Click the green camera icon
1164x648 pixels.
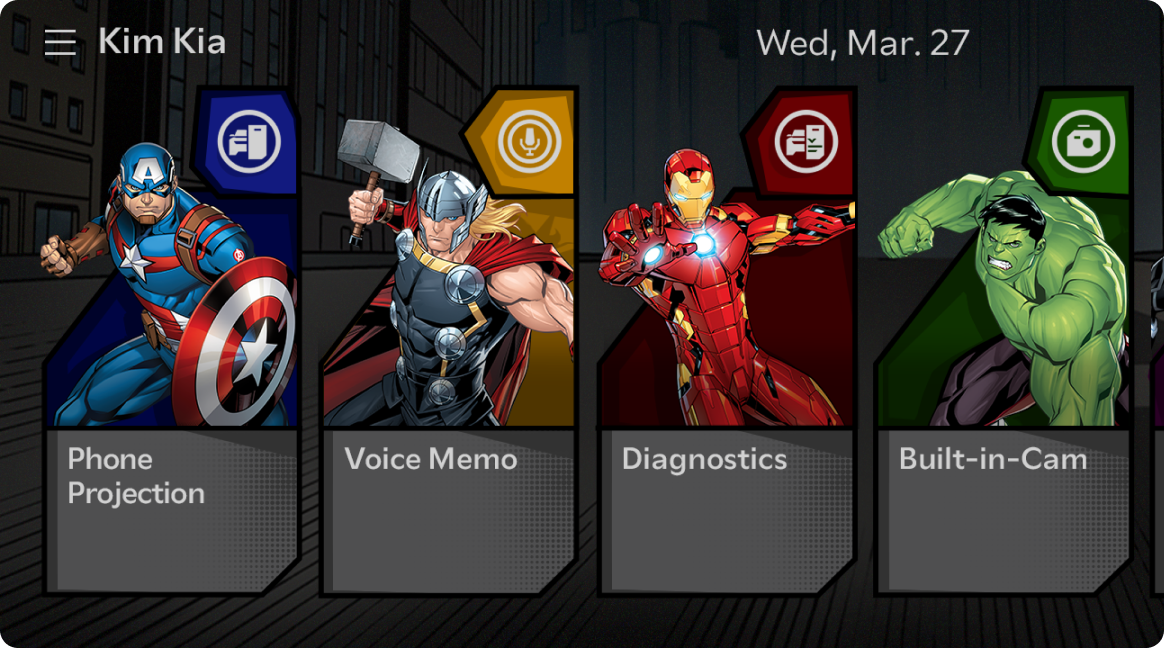point(1083,143)
